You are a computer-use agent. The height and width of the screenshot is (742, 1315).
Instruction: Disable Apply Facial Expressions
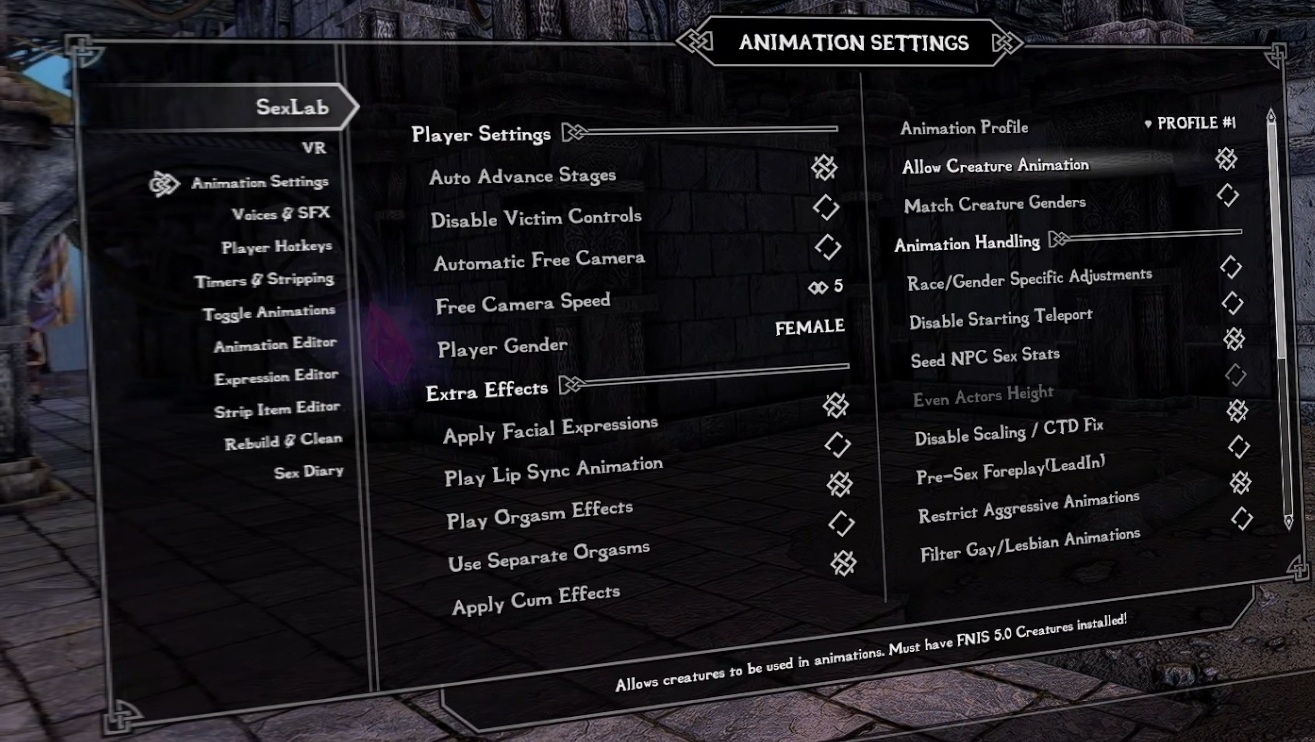tap(835, 404)
